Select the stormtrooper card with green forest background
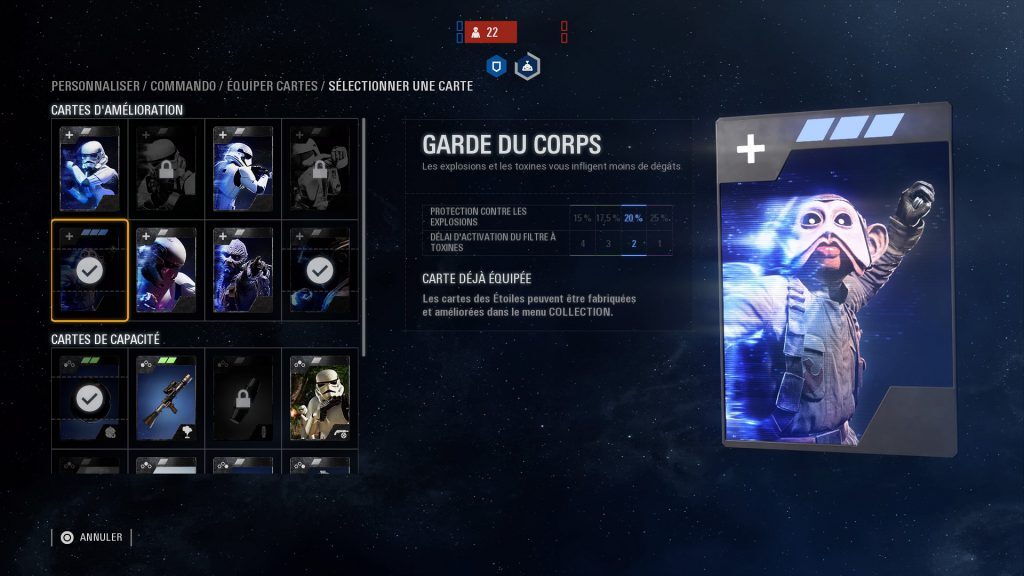Image resolution: width=1024 pixels, height=576 pixels. 320,398
